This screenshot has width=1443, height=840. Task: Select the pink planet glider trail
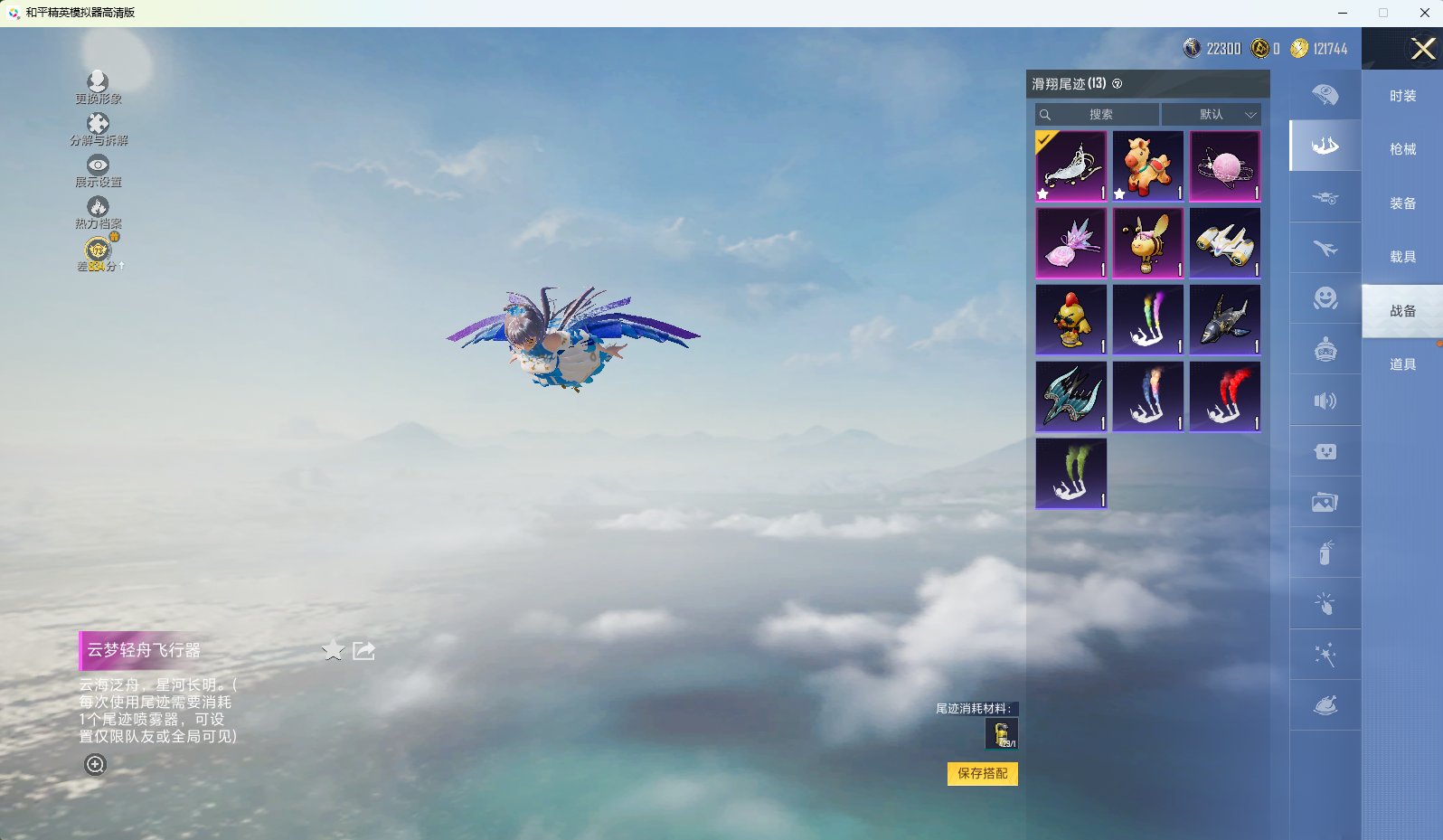click(x=1225, y=166)
